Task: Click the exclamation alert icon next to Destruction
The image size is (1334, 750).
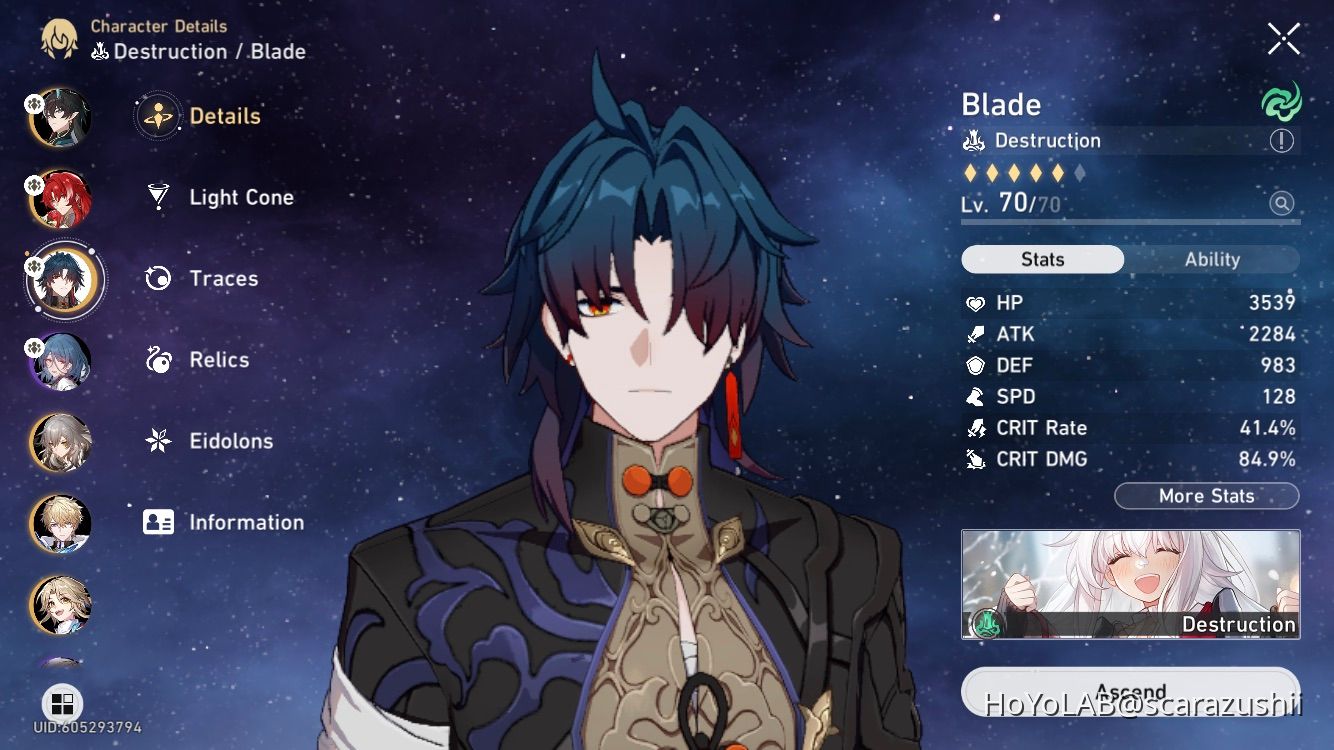Action: 1281,141
